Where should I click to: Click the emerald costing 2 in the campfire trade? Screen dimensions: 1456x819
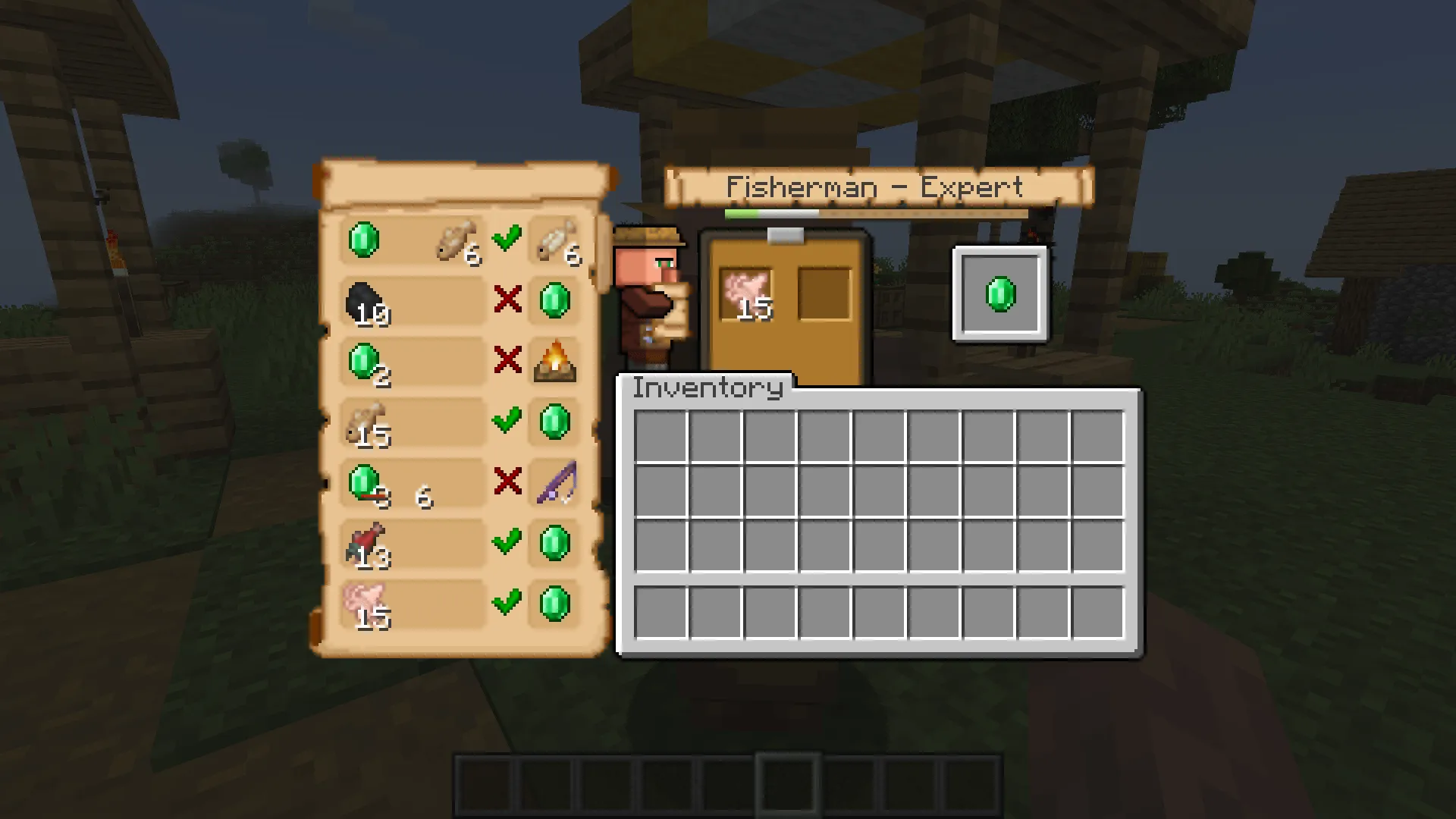pyautogui.click(x=364, y=362)
